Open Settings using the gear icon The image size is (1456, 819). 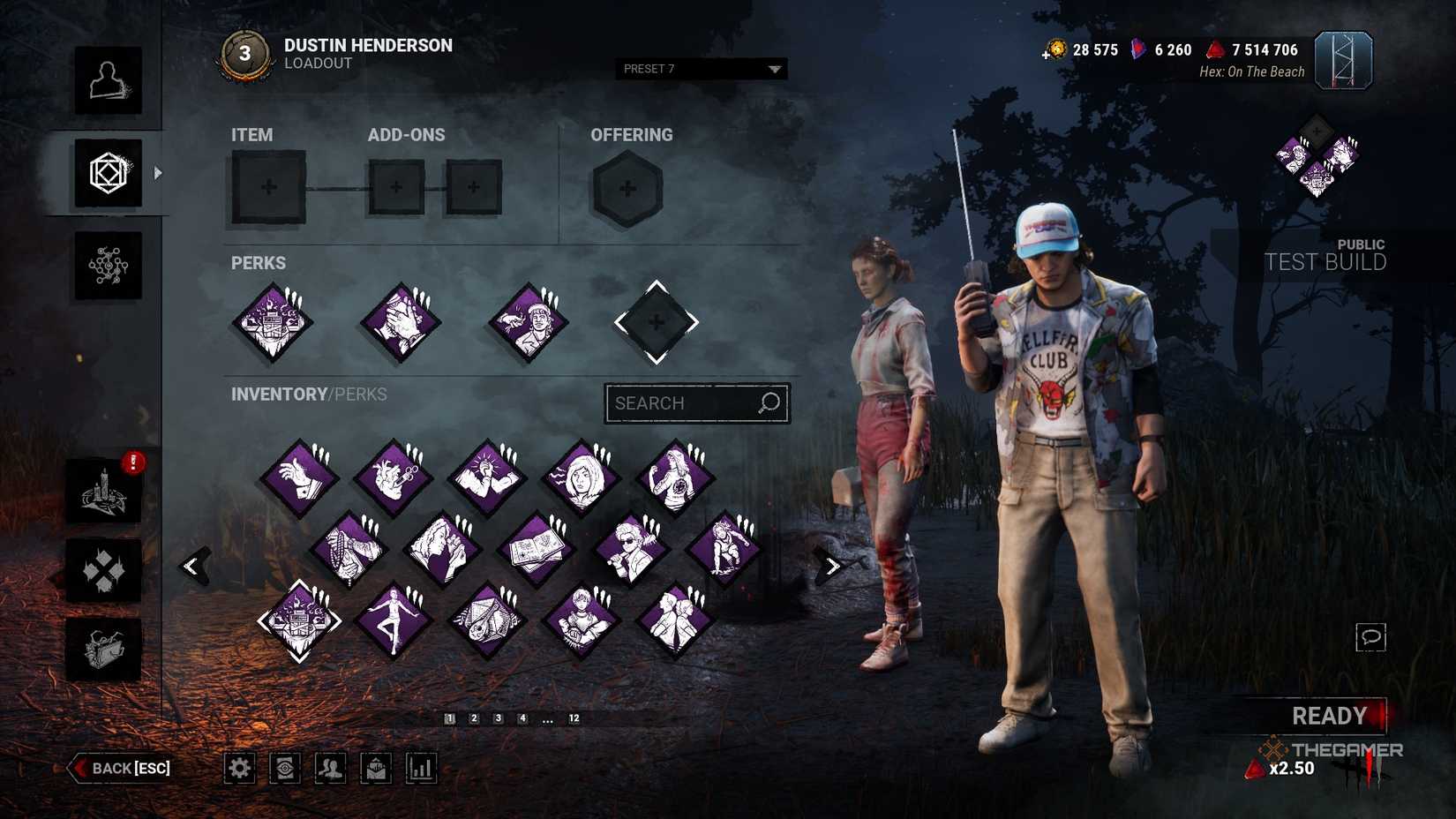tap(239, 768)
